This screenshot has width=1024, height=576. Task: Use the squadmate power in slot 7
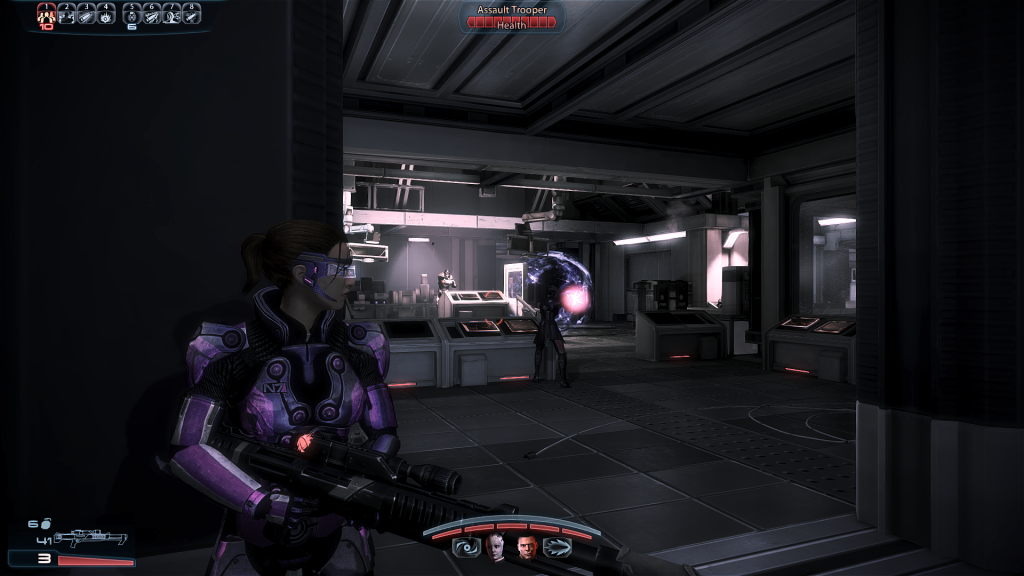(172, 14)
